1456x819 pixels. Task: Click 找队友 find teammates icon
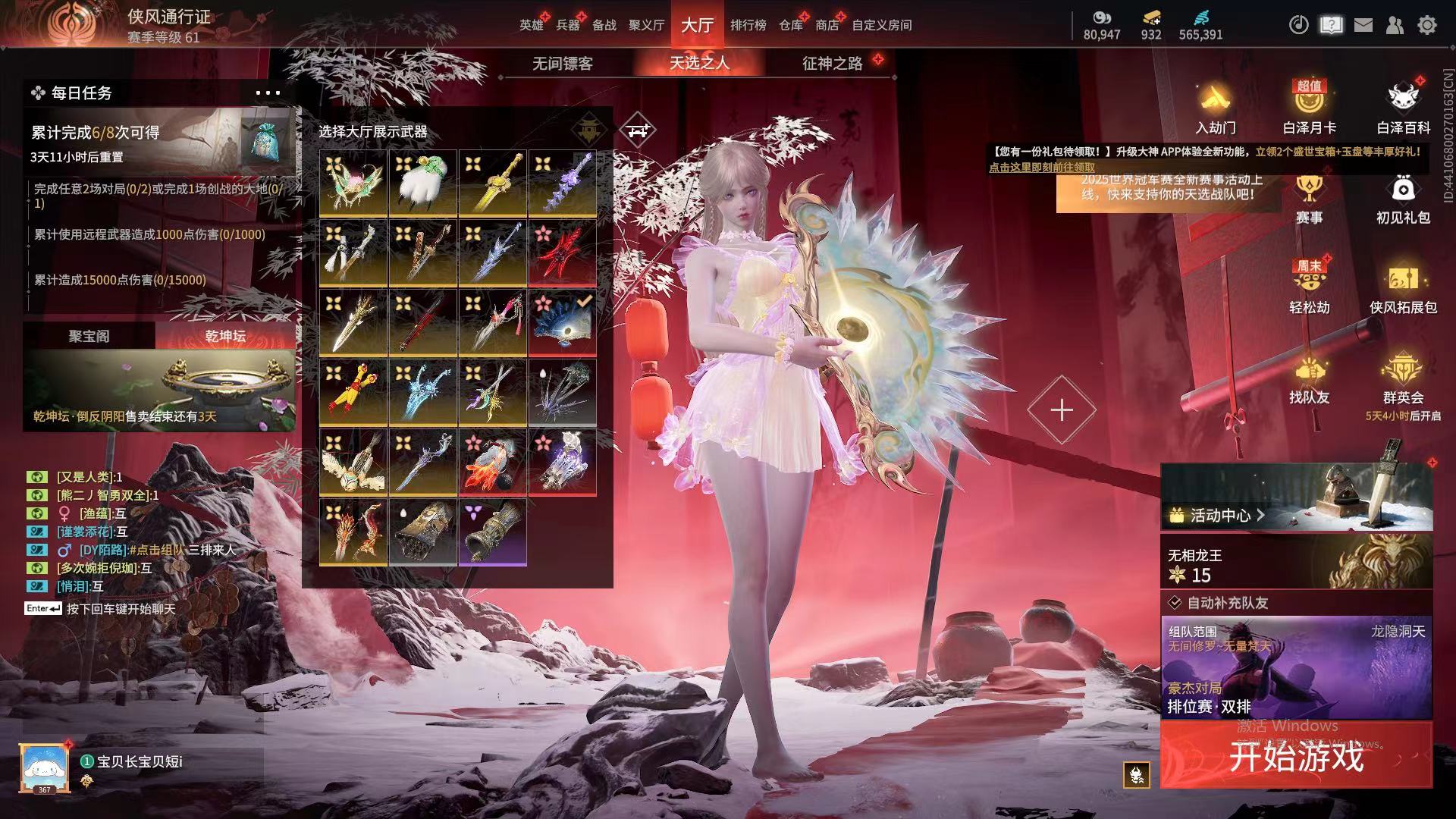coord(1309,381)
